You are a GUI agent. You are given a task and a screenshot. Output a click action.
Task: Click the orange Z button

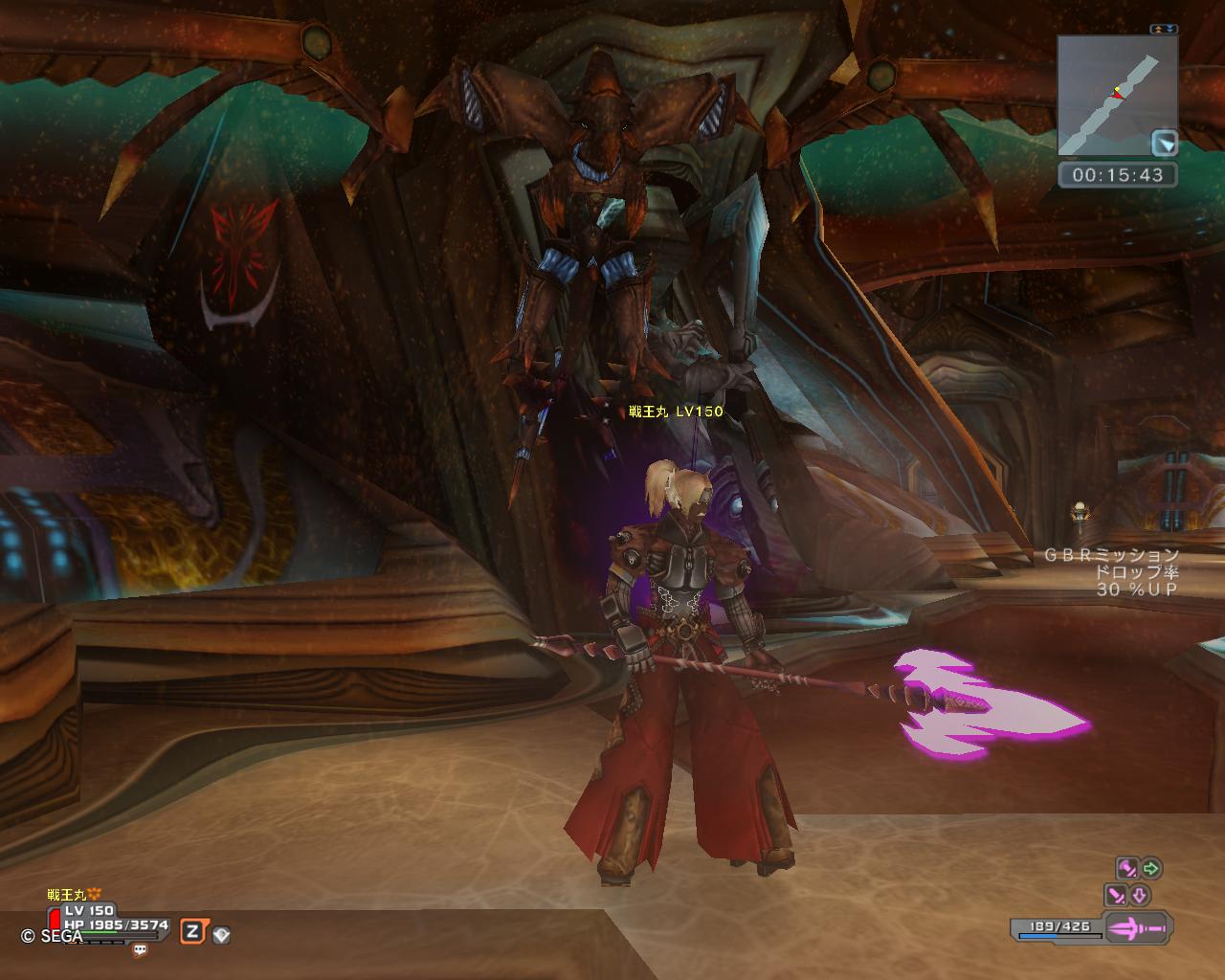pyautogui.click(x=192, y=931)
